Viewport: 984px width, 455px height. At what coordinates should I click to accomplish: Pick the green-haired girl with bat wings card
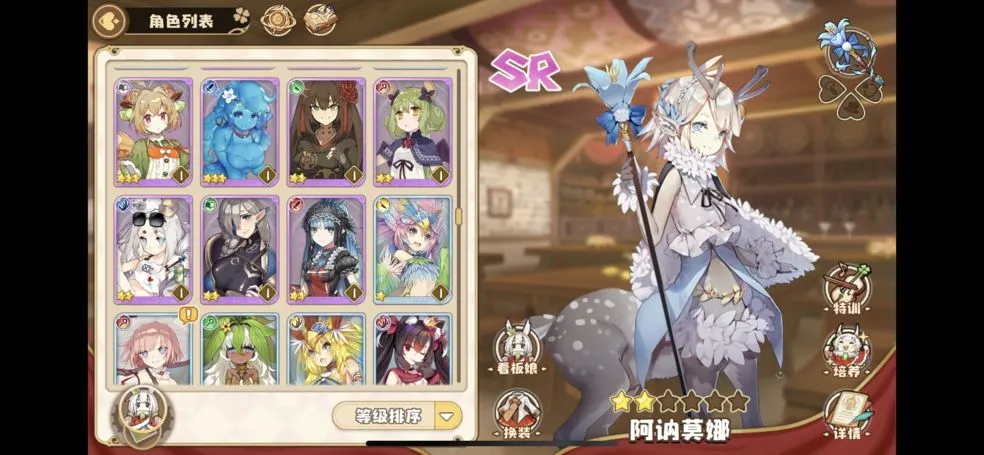[412, 132]
